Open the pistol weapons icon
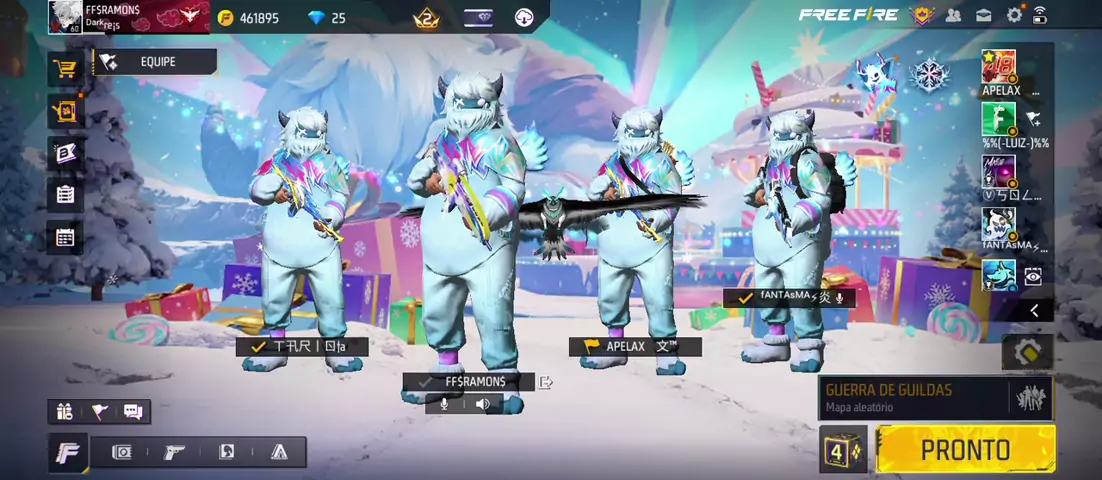Viewport: 1102px width, 480px height. [174, 452]
